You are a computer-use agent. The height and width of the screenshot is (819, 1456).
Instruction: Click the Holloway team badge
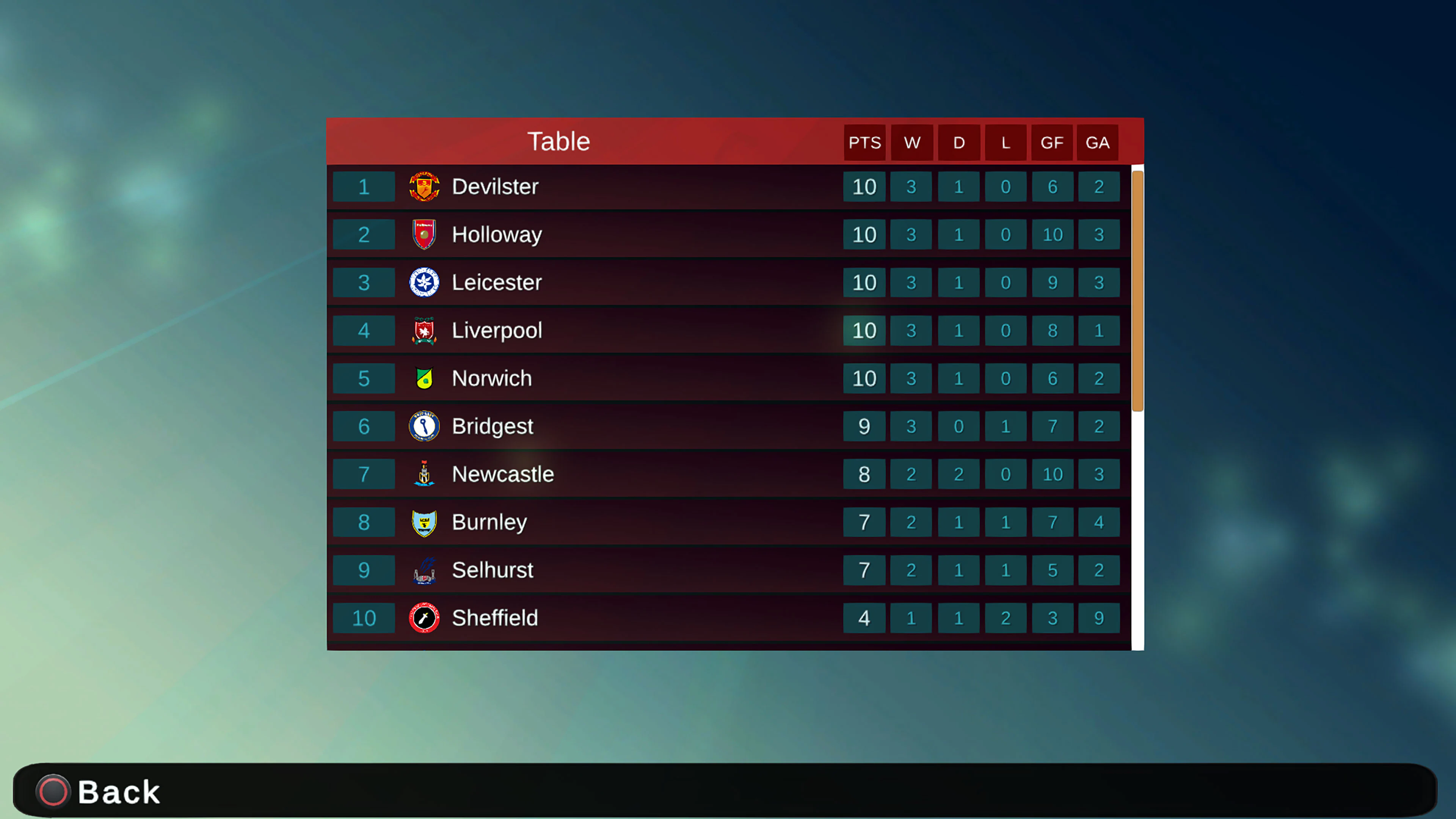pos(425,235)
